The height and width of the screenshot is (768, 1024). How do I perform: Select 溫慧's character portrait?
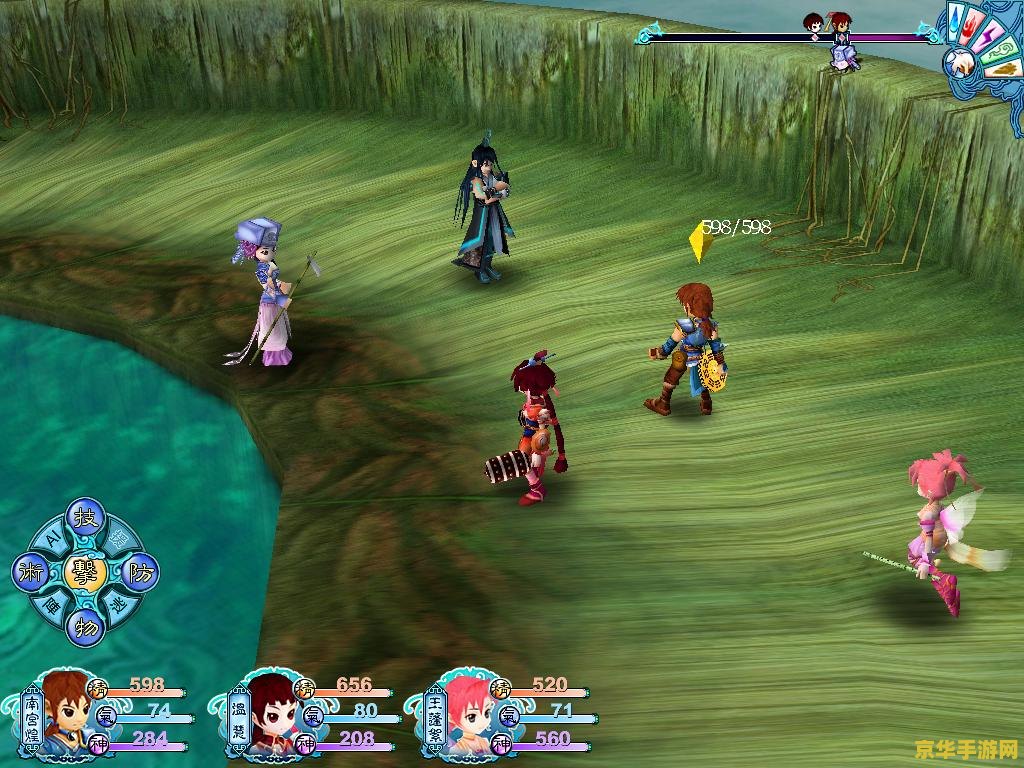click(269, 714)
